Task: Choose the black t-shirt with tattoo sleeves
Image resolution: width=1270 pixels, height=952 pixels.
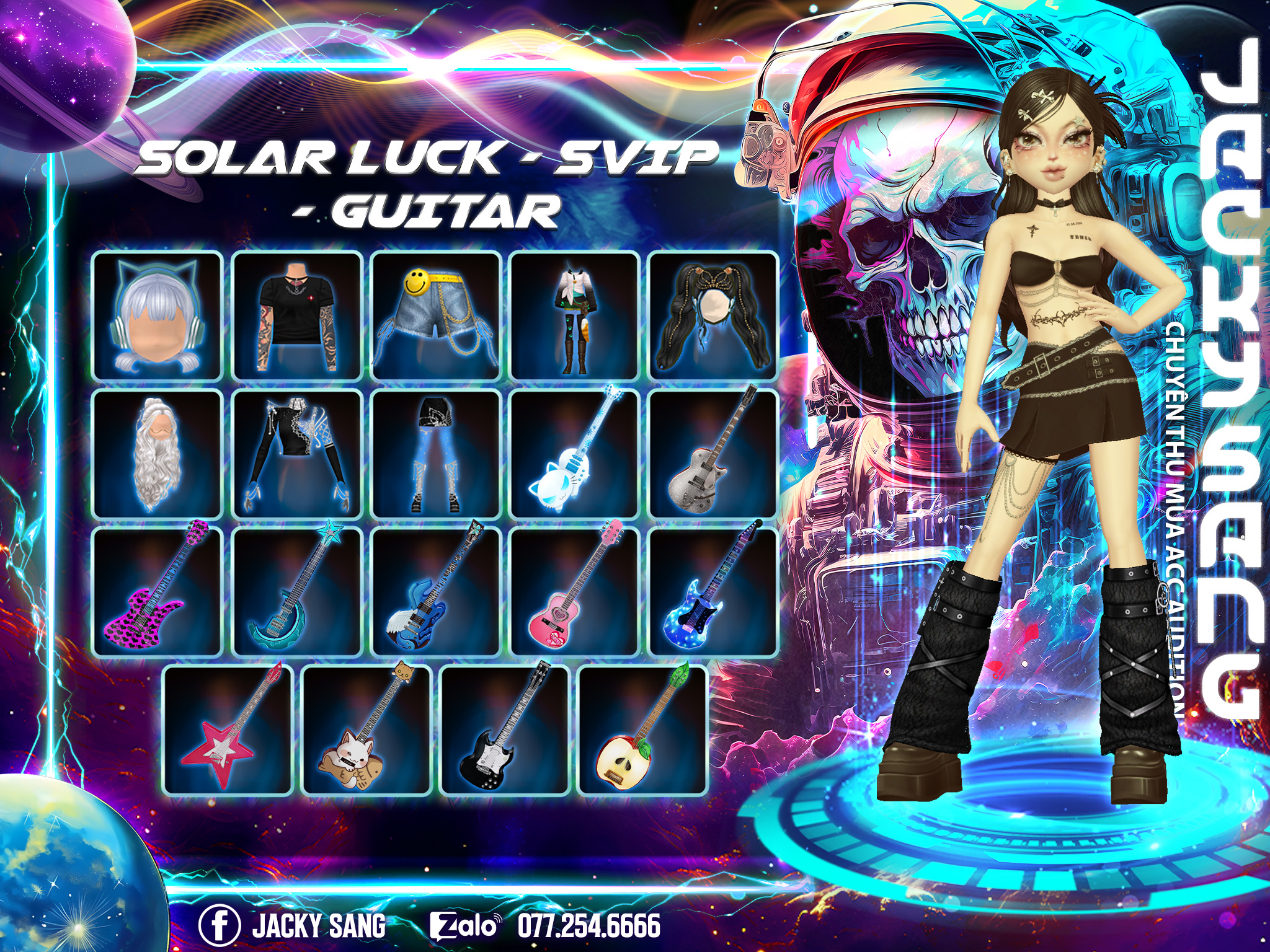Action: click(297, 315)
